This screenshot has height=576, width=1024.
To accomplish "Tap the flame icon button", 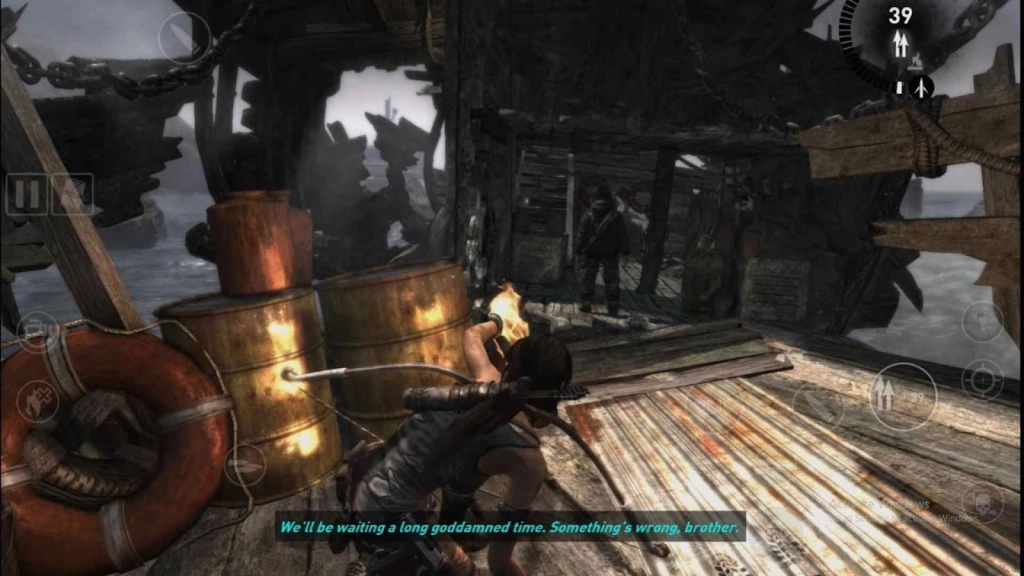I will [x=38, y=402].
